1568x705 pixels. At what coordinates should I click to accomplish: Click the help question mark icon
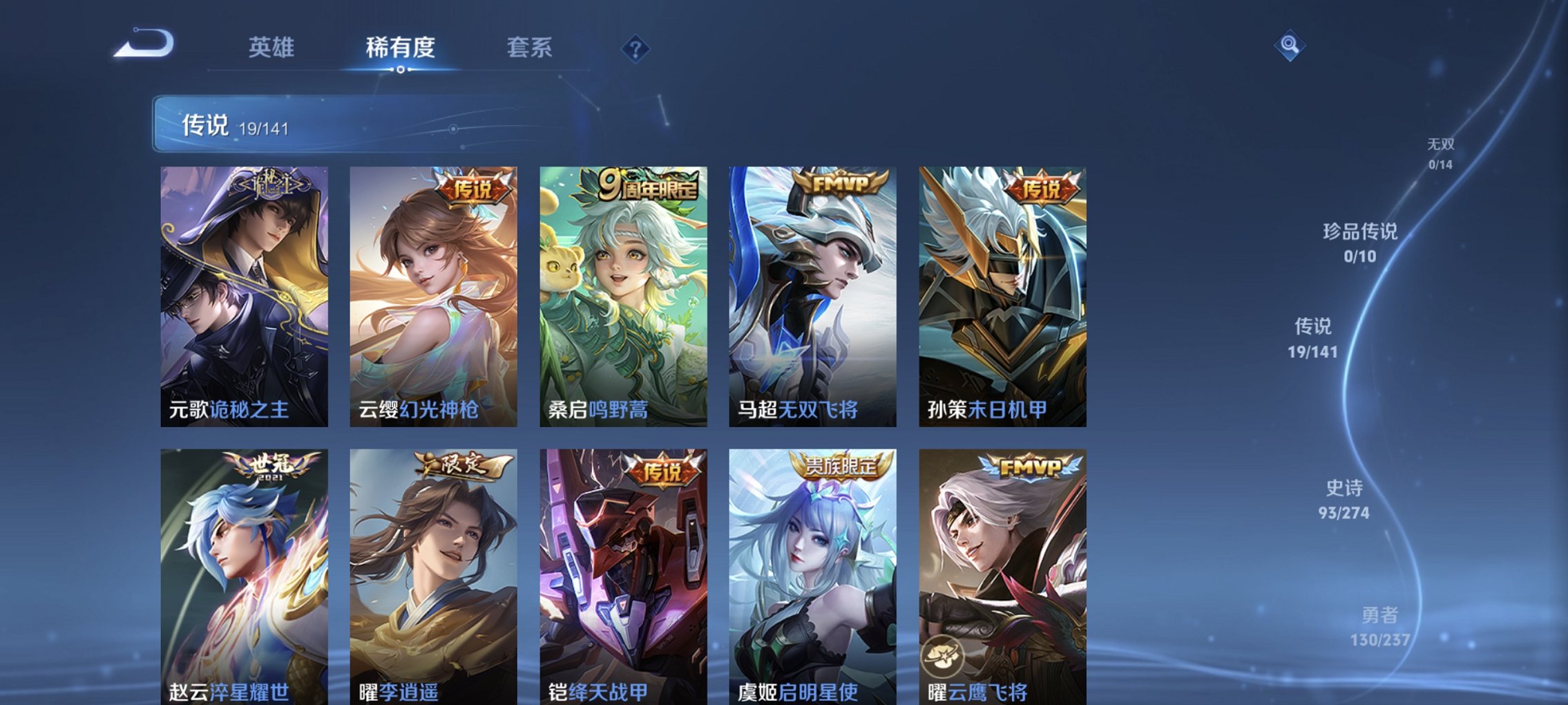[637, 48]
